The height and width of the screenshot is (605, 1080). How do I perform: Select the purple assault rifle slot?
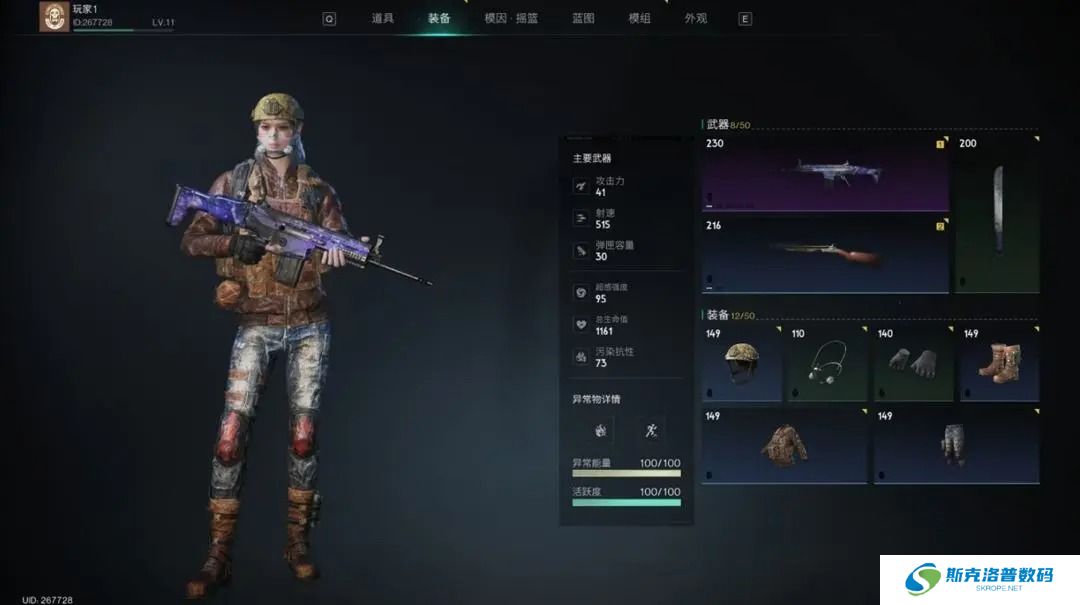click(x=825, y=173)
